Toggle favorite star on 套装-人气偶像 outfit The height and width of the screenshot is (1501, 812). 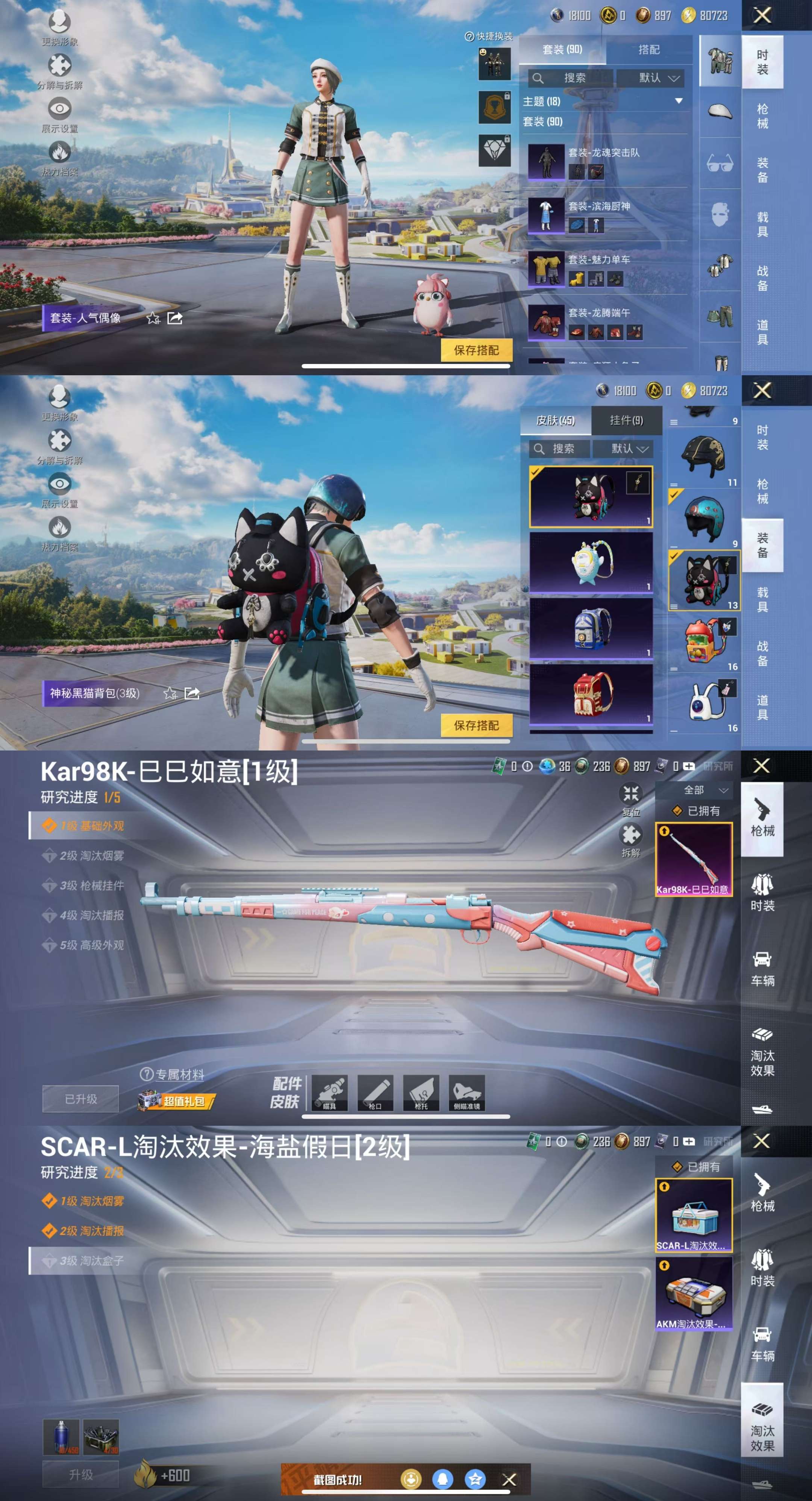pos(153,319)
